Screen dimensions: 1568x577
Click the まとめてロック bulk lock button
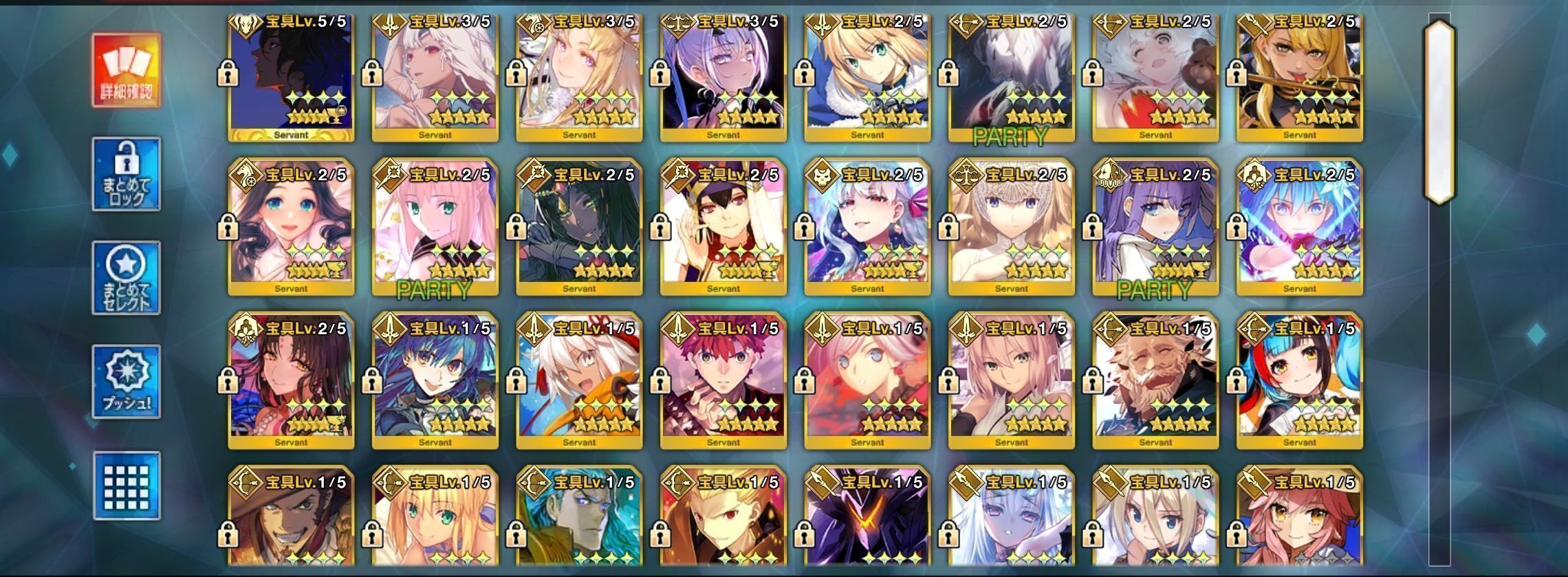click(x=127, y=175)
